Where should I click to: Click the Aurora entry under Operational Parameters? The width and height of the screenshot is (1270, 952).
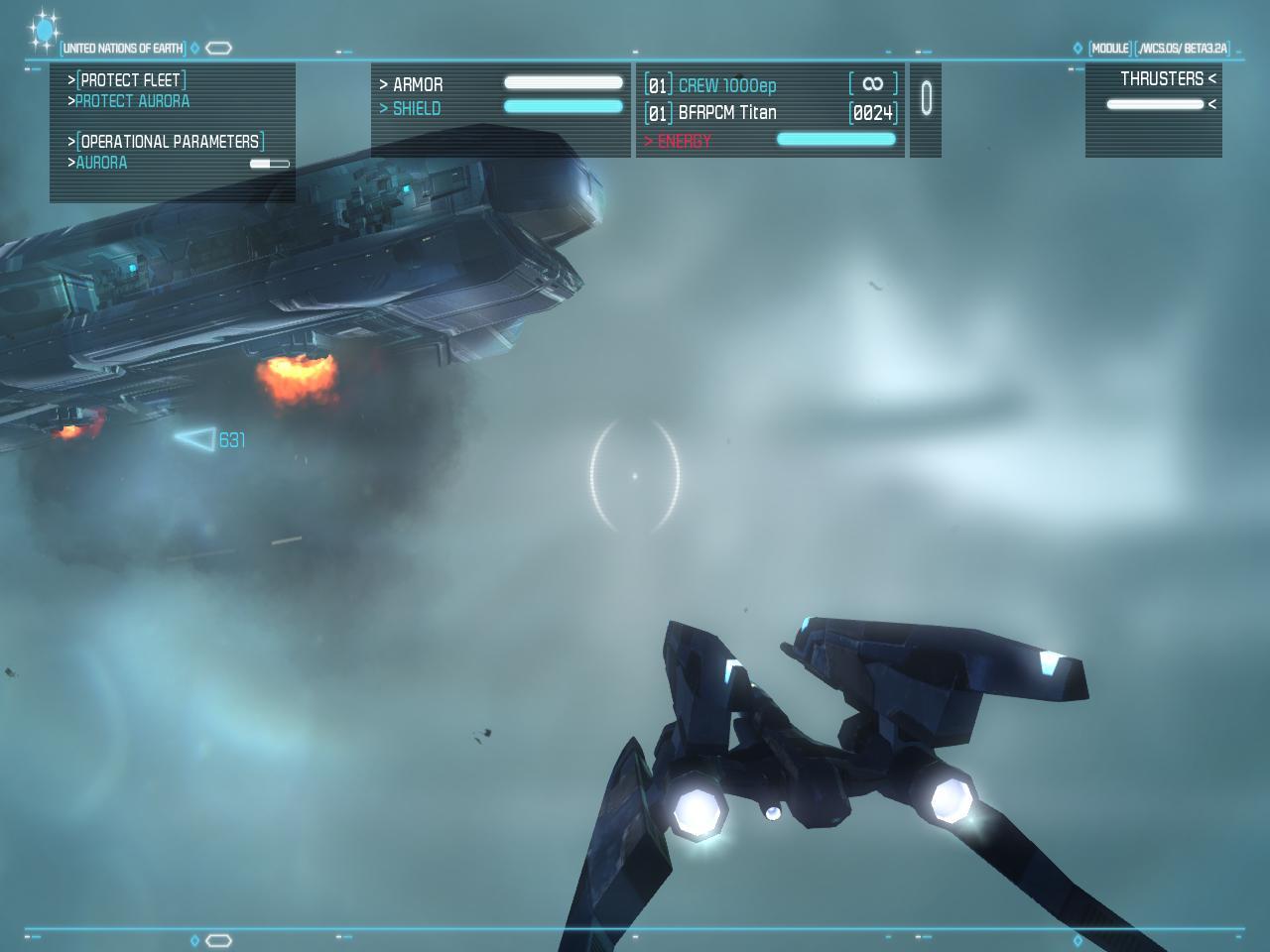coord(101,163)
